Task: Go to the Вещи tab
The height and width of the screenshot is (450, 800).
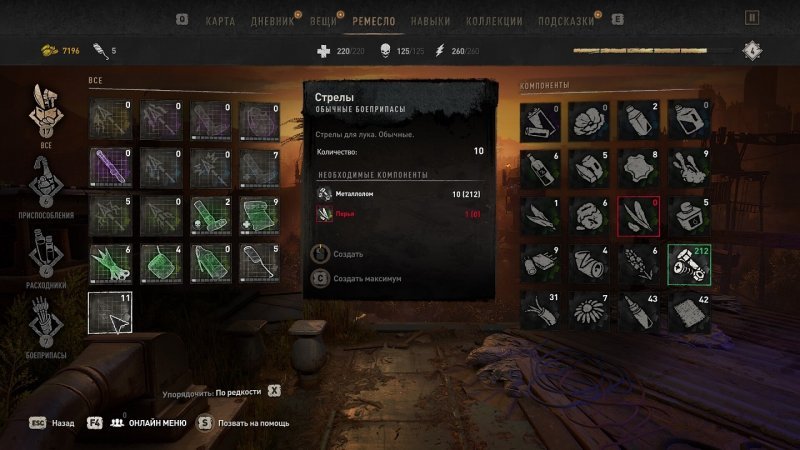Action: point(324,19)
